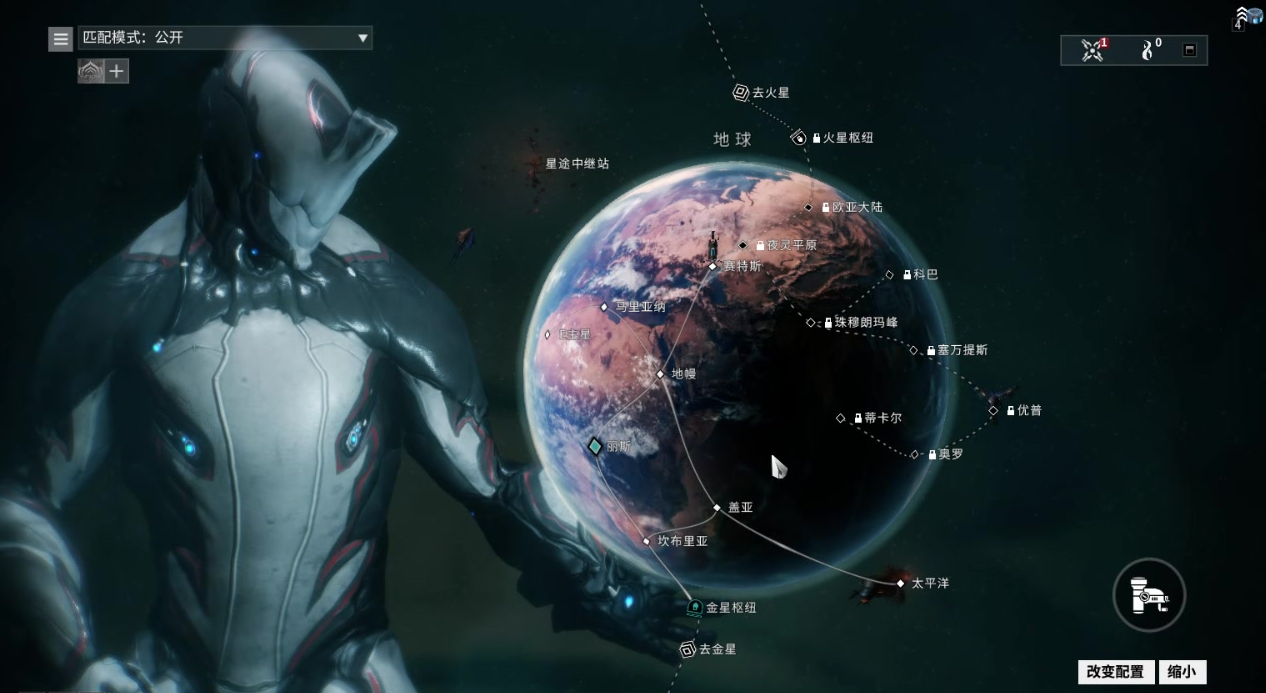Image resolution: width=1266 pixels, height=693 pixels.
Task: Select the 太平洋 mission node
Action: pos(900,583)
